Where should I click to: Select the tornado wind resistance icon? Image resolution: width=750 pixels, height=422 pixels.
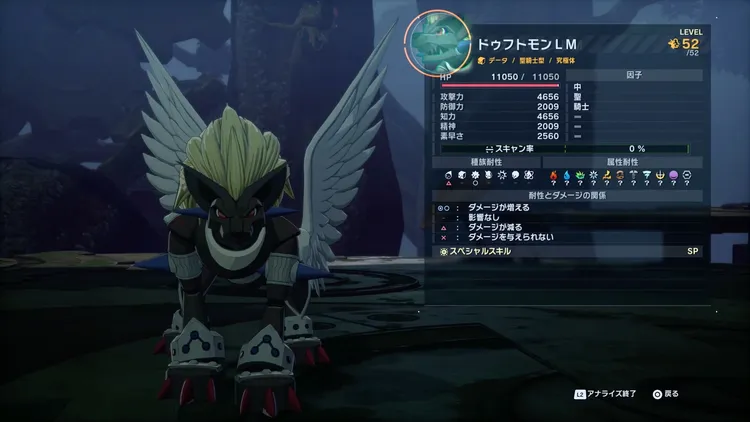click(x=647, y=174)
